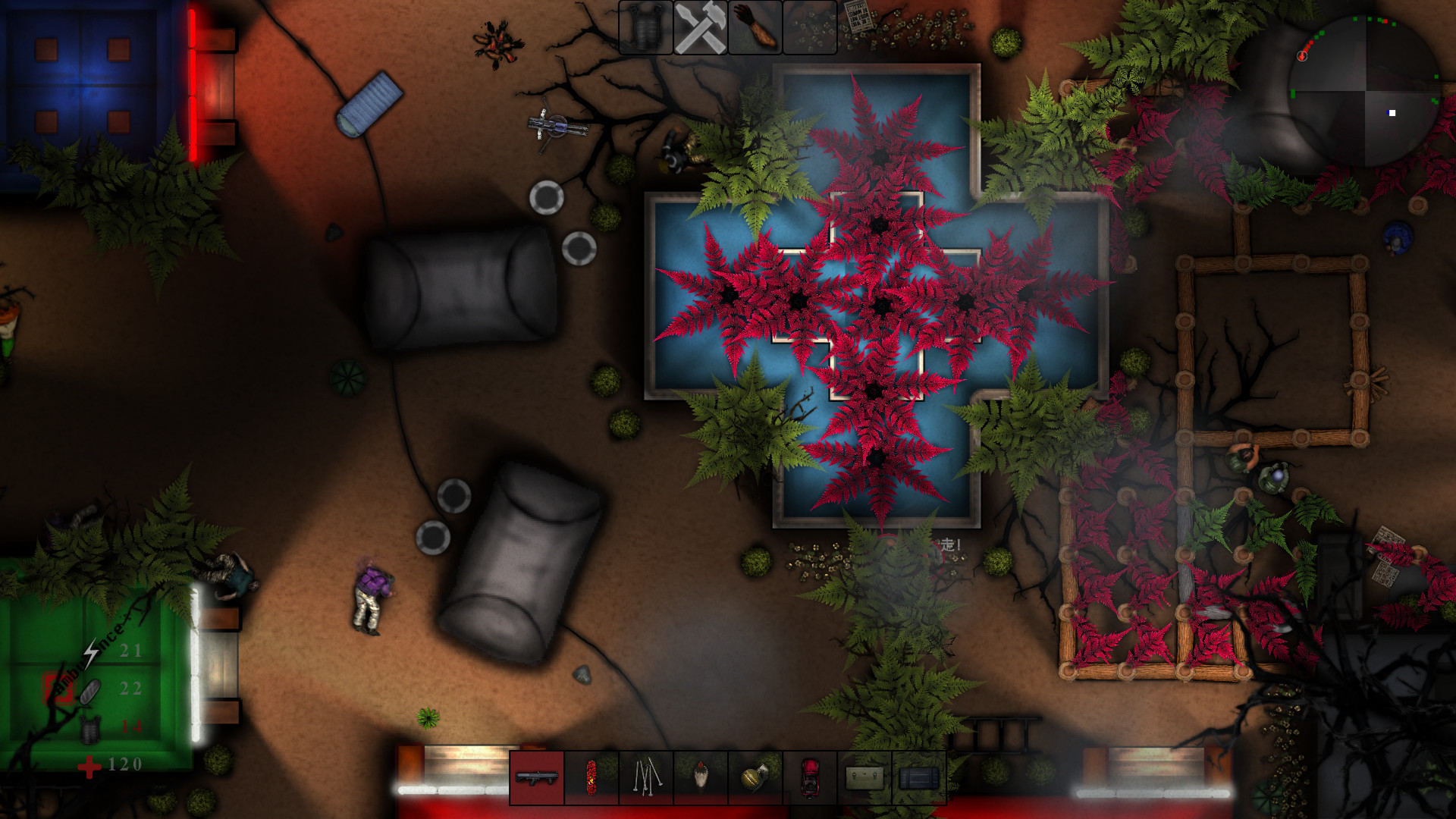Expand the minimap in the top-right corner
This screenshot has width=1456, height=819.
coord(1365,91)
